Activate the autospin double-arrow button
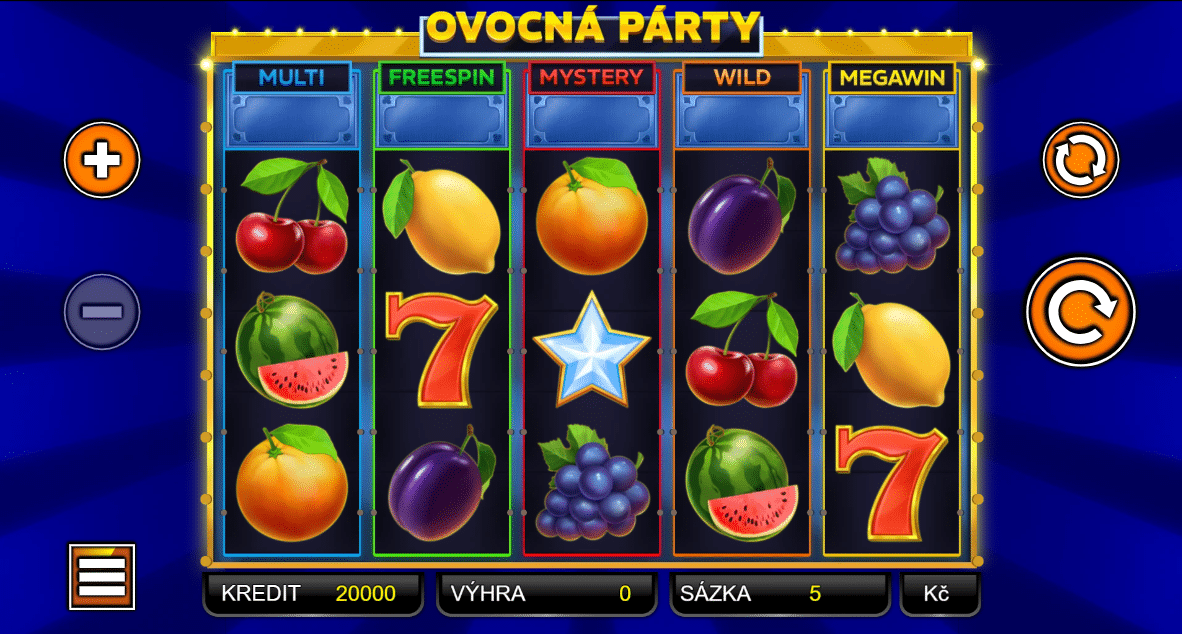The height and width of the screenshot is (634, 1182). (1081, 160)
